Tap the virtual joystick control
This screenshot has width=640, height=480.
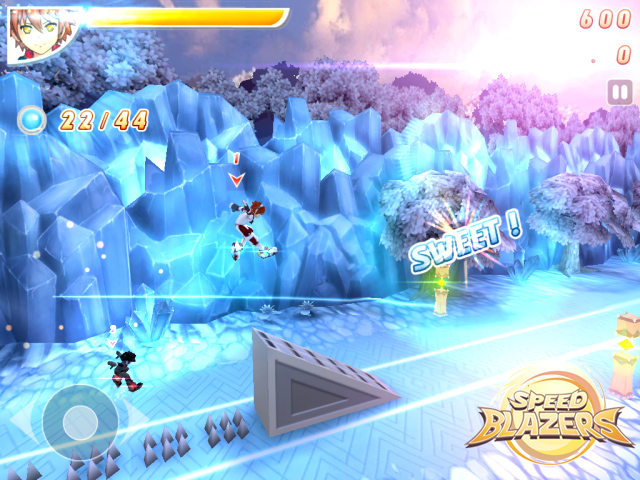pyautogui.click(x=78, y=422)
